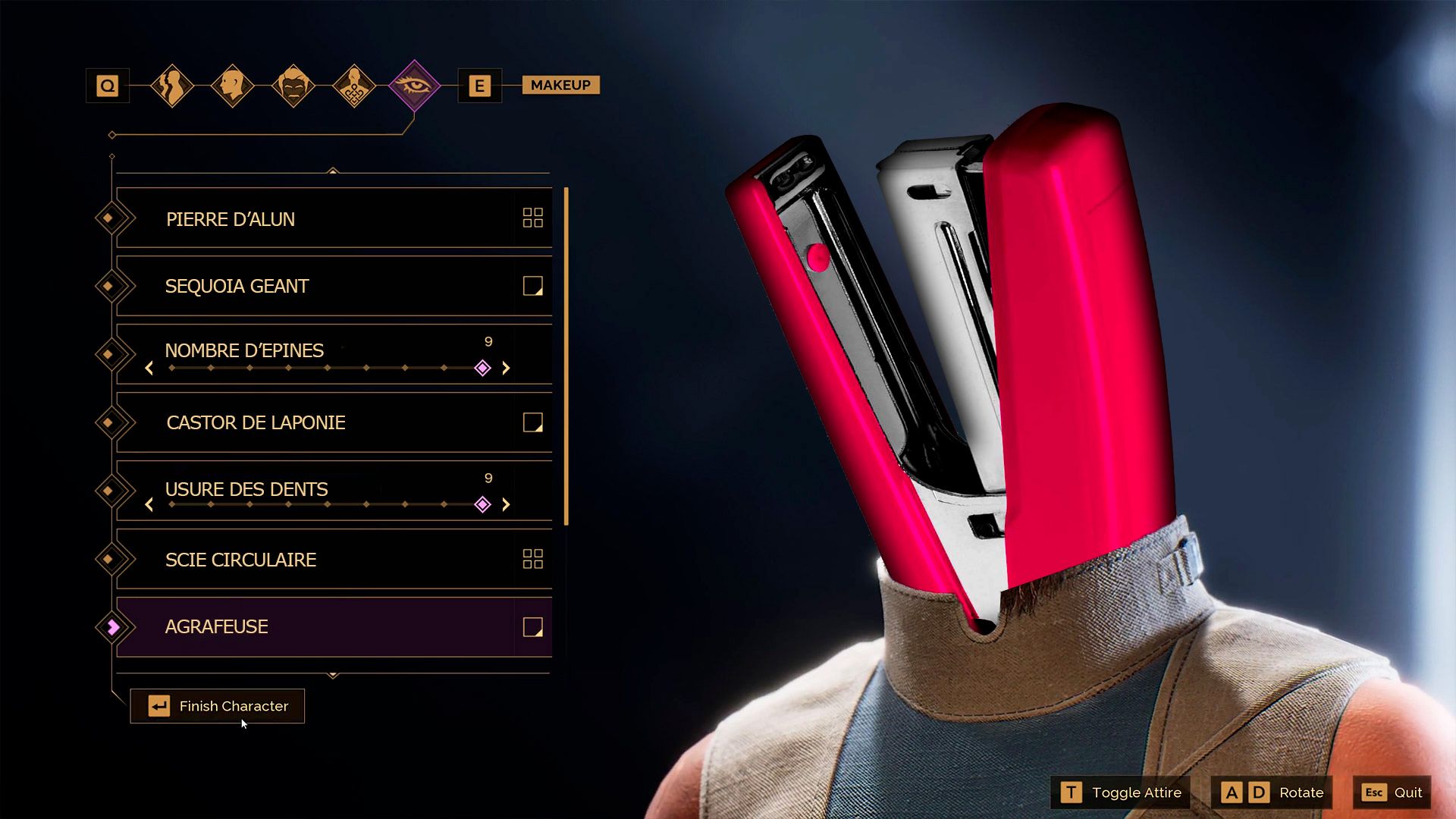Open the Scie Circulaire option grid
1456x819 pixels.
pos(532,559)
